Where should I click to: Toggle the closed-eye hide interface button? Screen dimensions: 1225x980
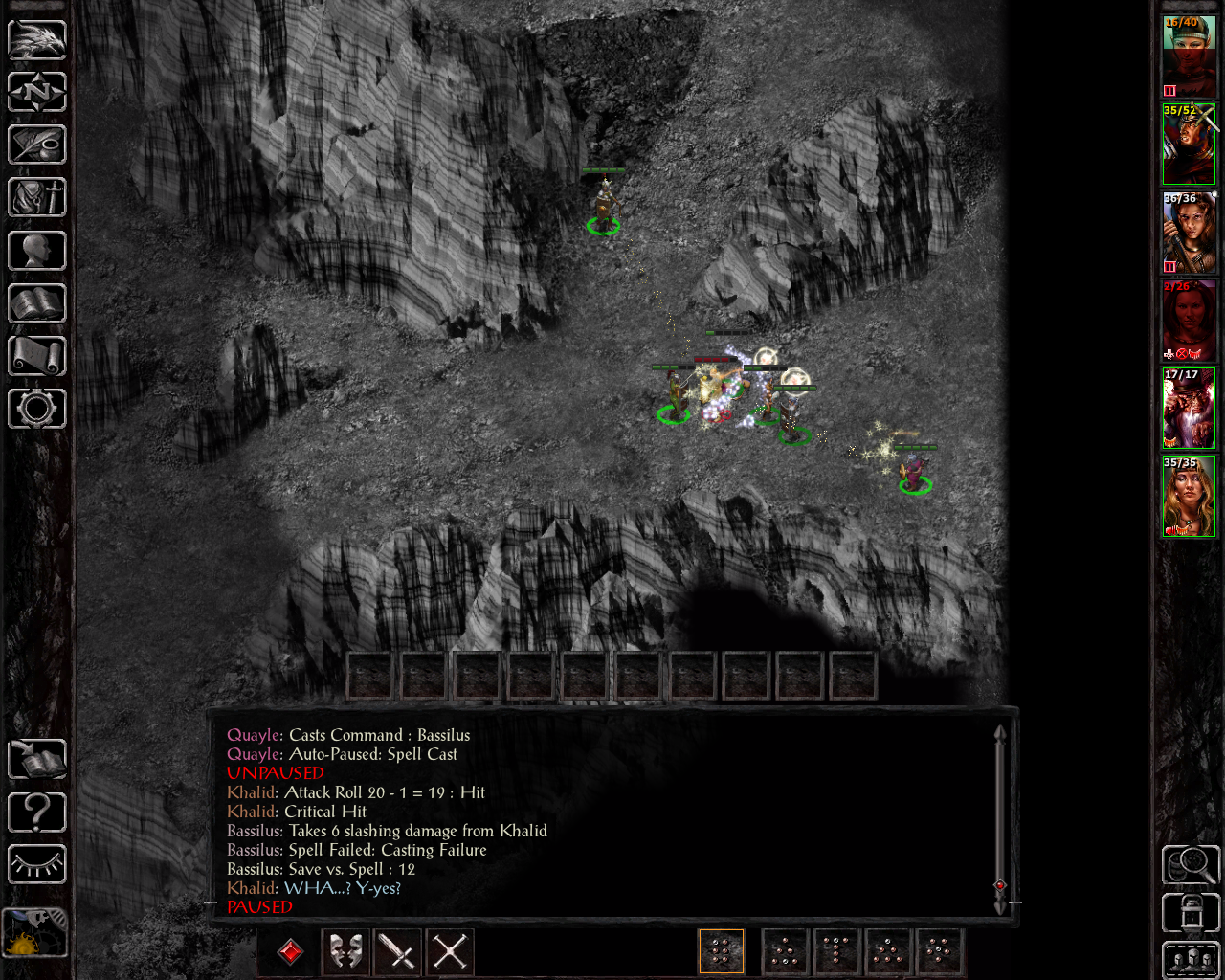click(x=36, y=865)
